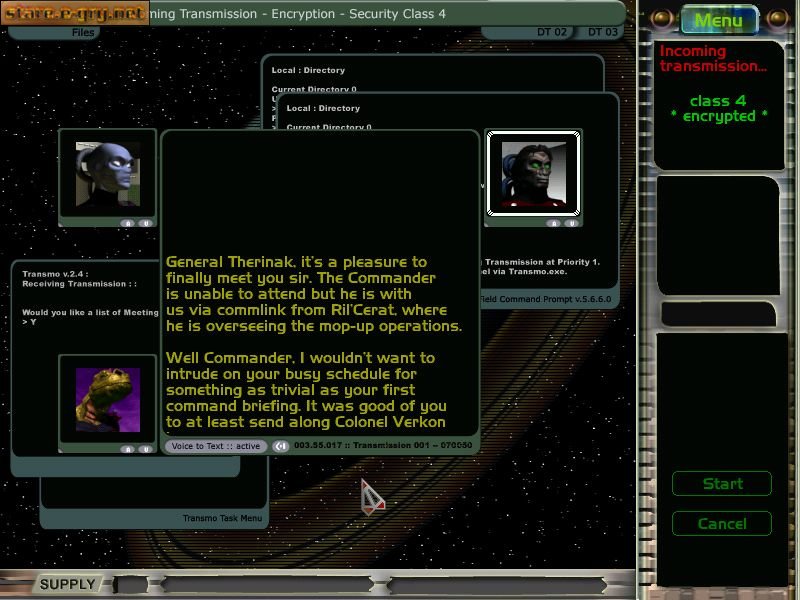
Task: Open the green Menu button
Action: pos(718,20)
